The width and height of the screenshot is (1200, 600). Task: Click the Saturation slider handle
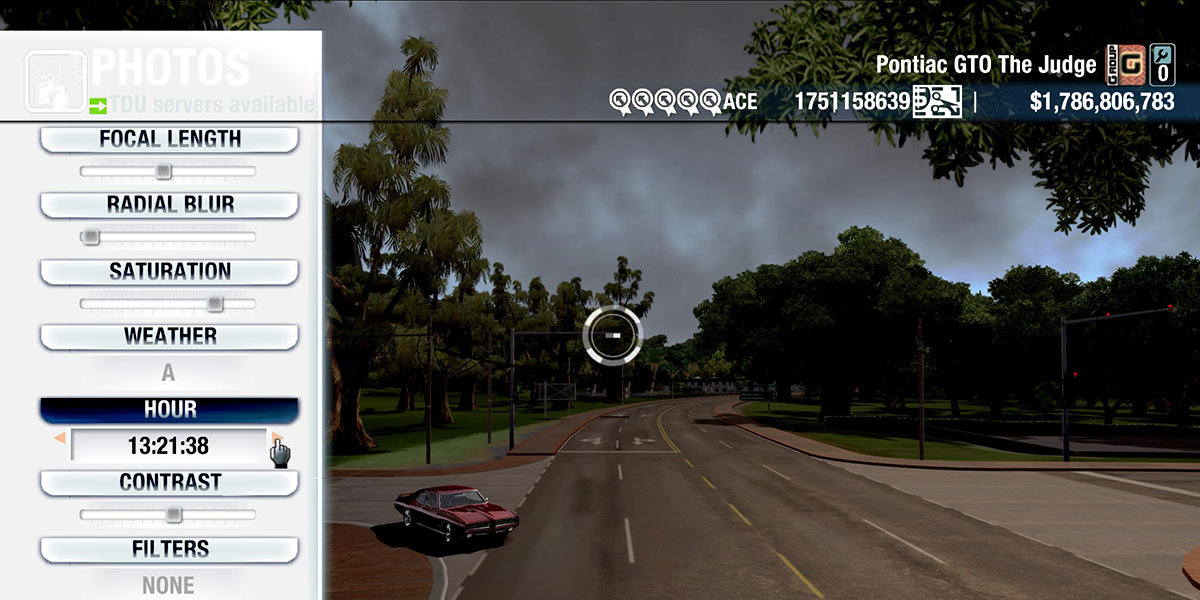tap(215, 304)
